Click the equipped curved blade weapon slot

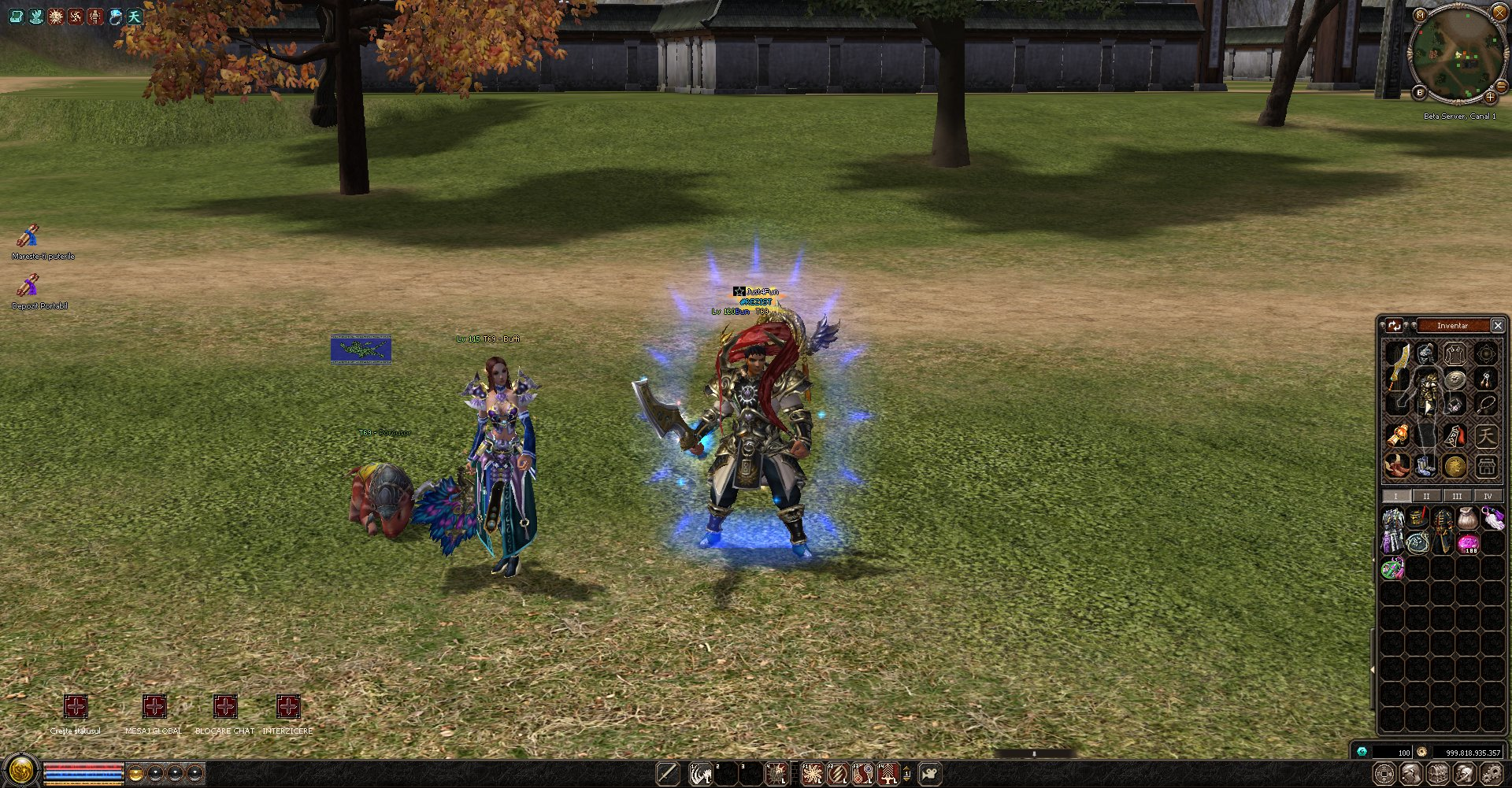tap(1398, 366)
